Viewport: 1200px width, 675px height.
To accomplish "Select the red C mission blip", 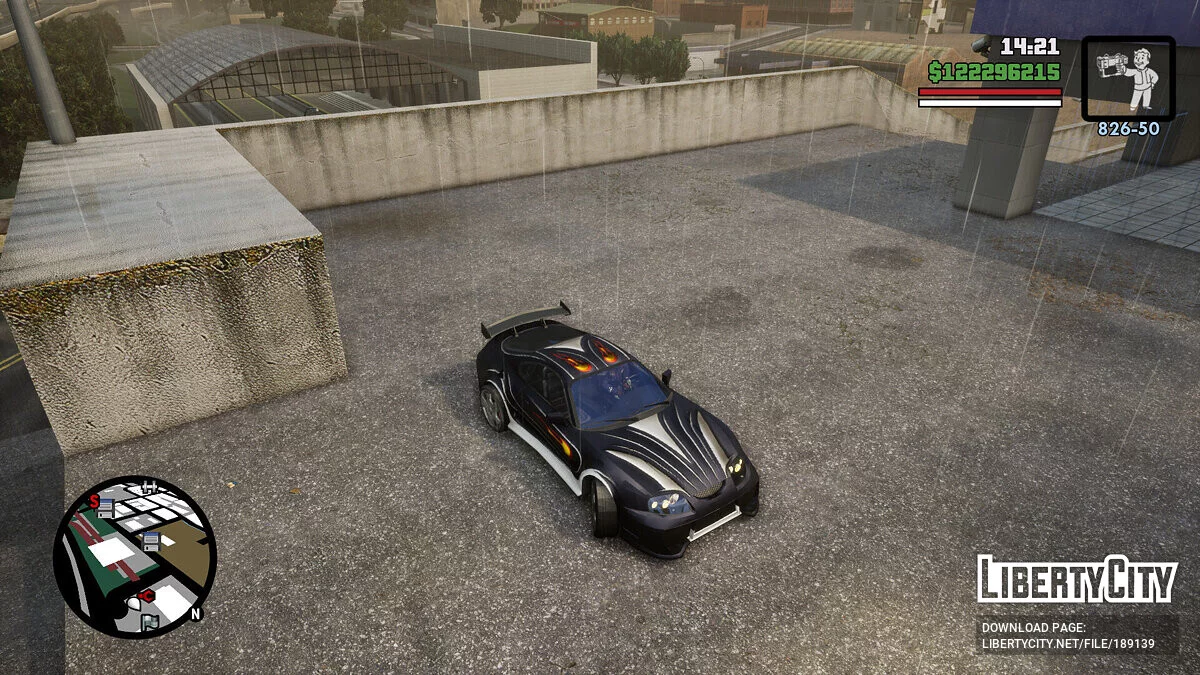I will tap(147, 596).
